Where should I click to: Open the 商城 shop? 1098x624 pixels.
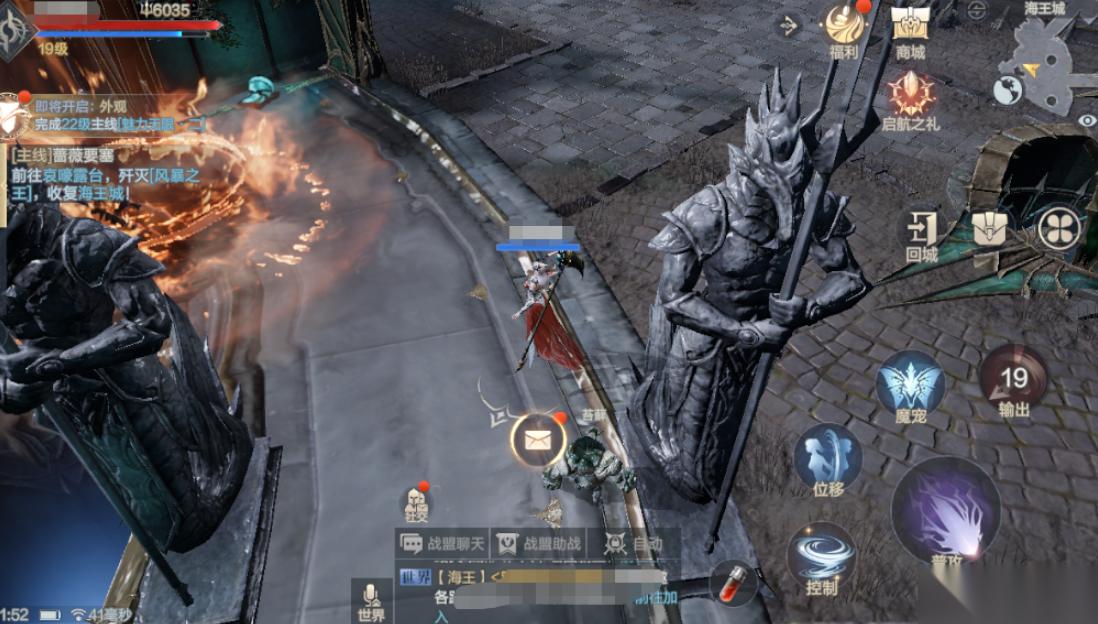[910, 26]
